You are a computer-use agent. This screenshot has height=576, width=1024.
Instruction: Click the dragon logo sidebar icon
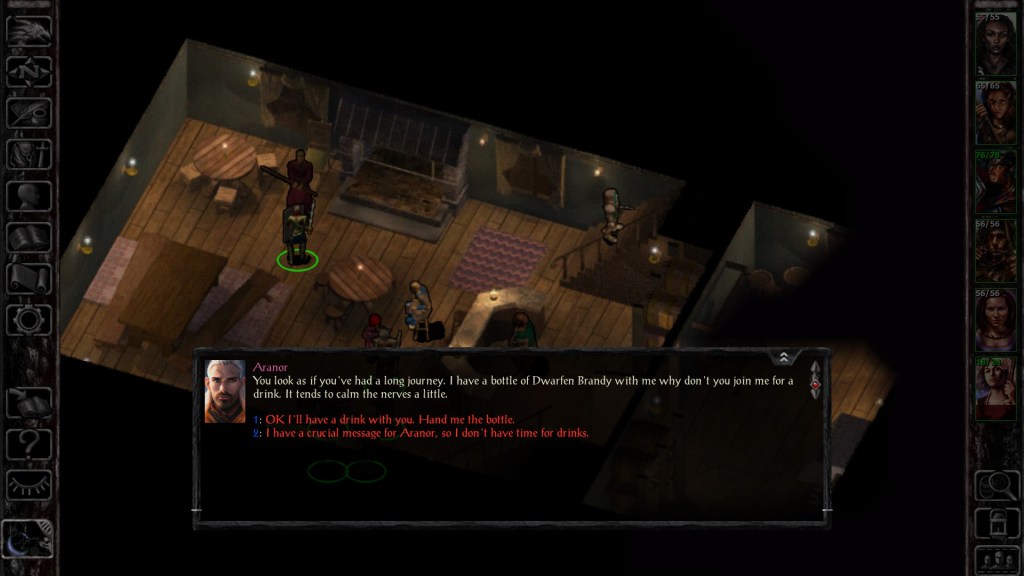(x=29, y=30)
